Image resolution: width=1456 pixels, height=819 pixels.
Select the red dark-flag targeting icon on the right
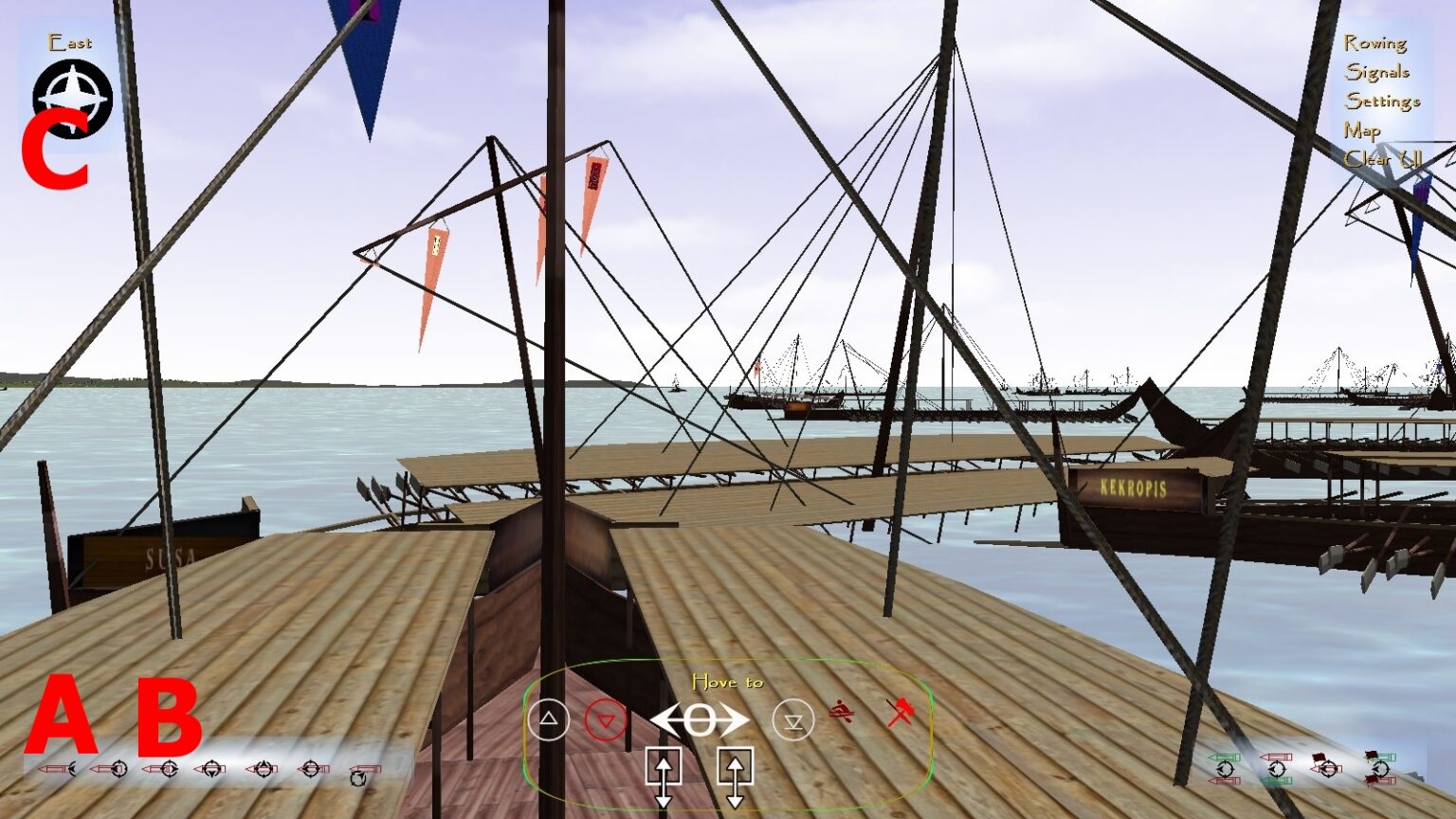point(1327,768)
